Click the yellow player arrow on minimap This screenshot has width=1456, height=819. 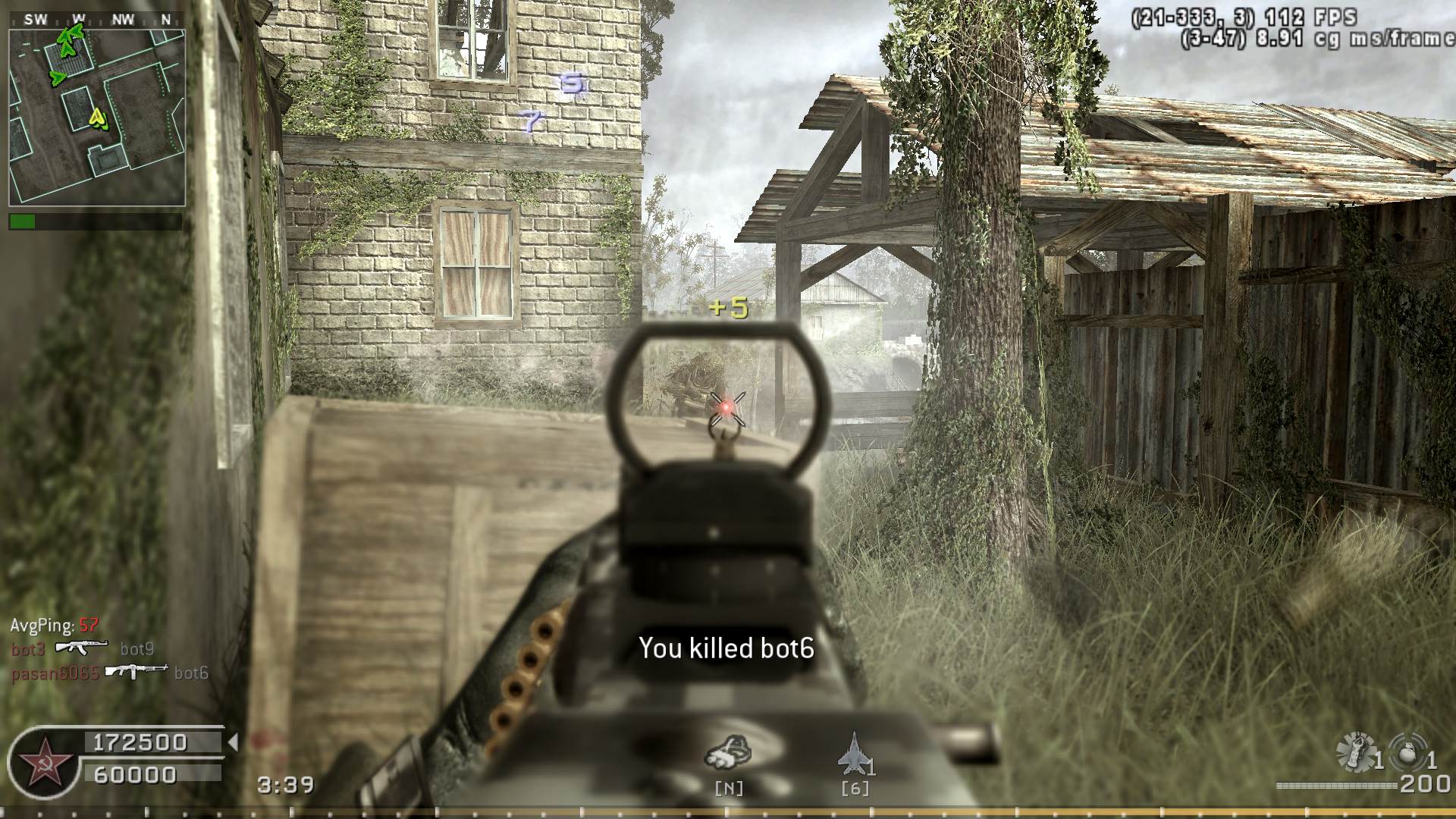98,118
